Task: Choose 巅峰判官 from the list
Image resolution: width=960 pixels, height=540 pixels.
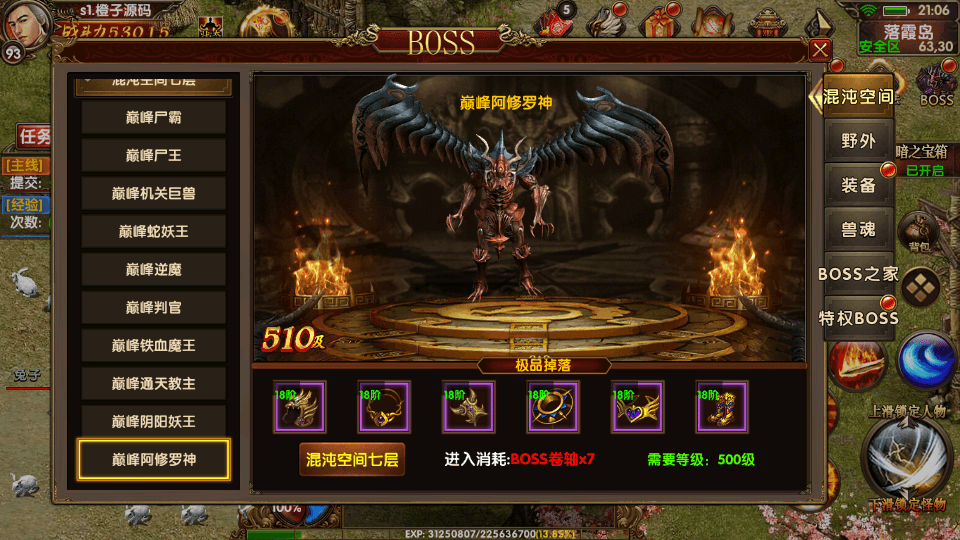Action: pos(154,308)
